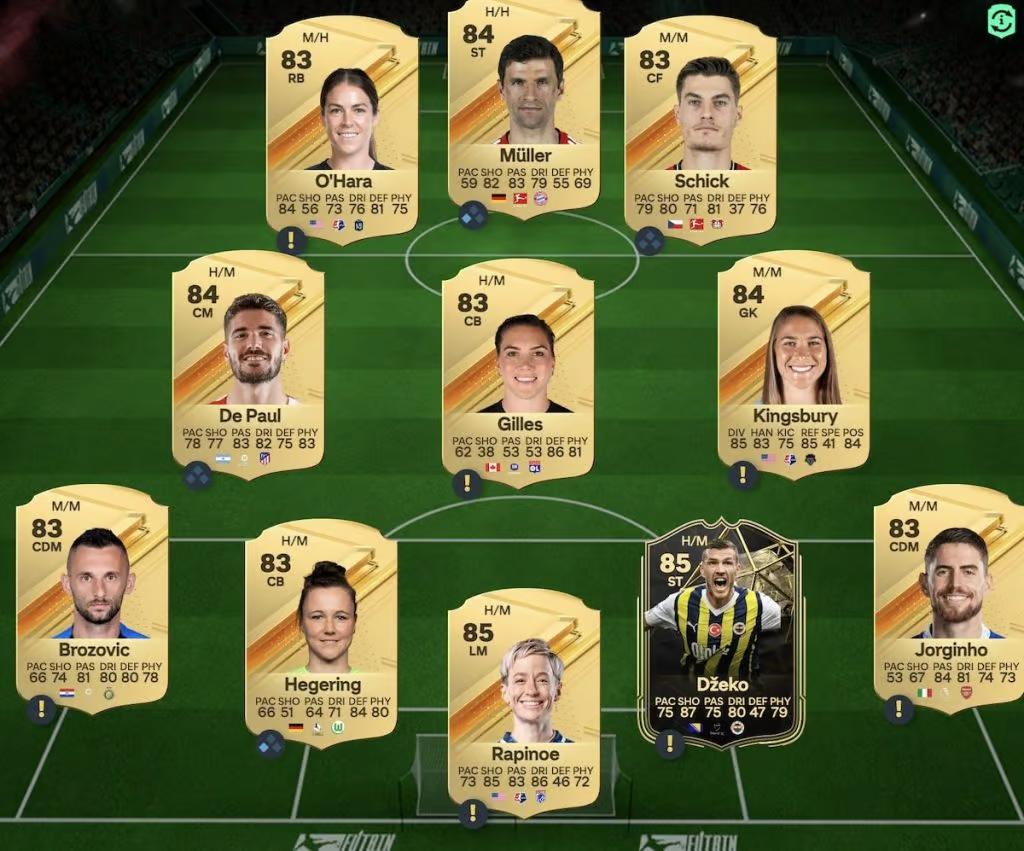
Task: Select the O'Hara player card
Action: [x=342, y=130]
